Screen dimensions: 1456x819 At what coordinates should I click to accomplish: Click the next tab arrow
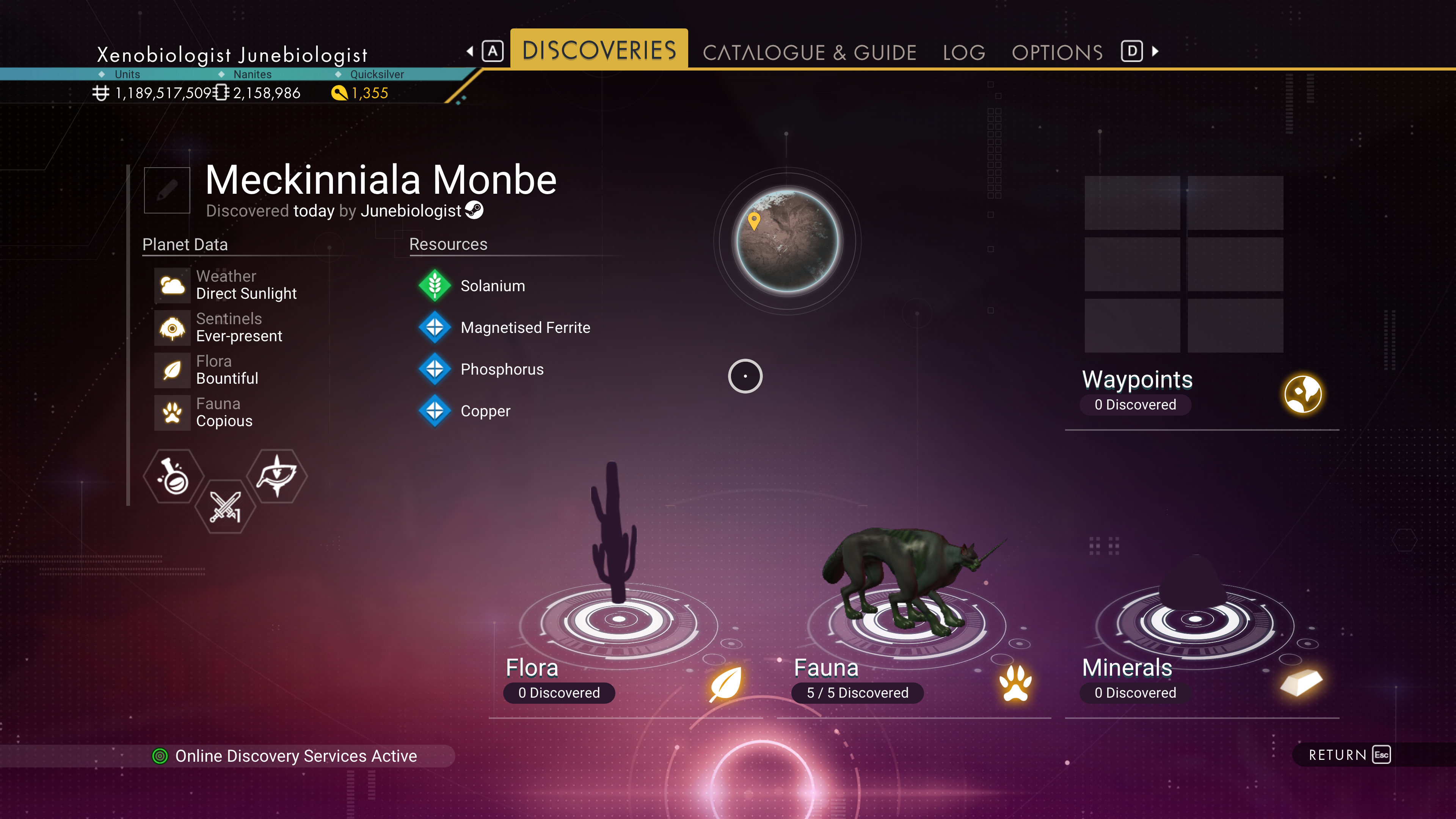pos(1156,52)
